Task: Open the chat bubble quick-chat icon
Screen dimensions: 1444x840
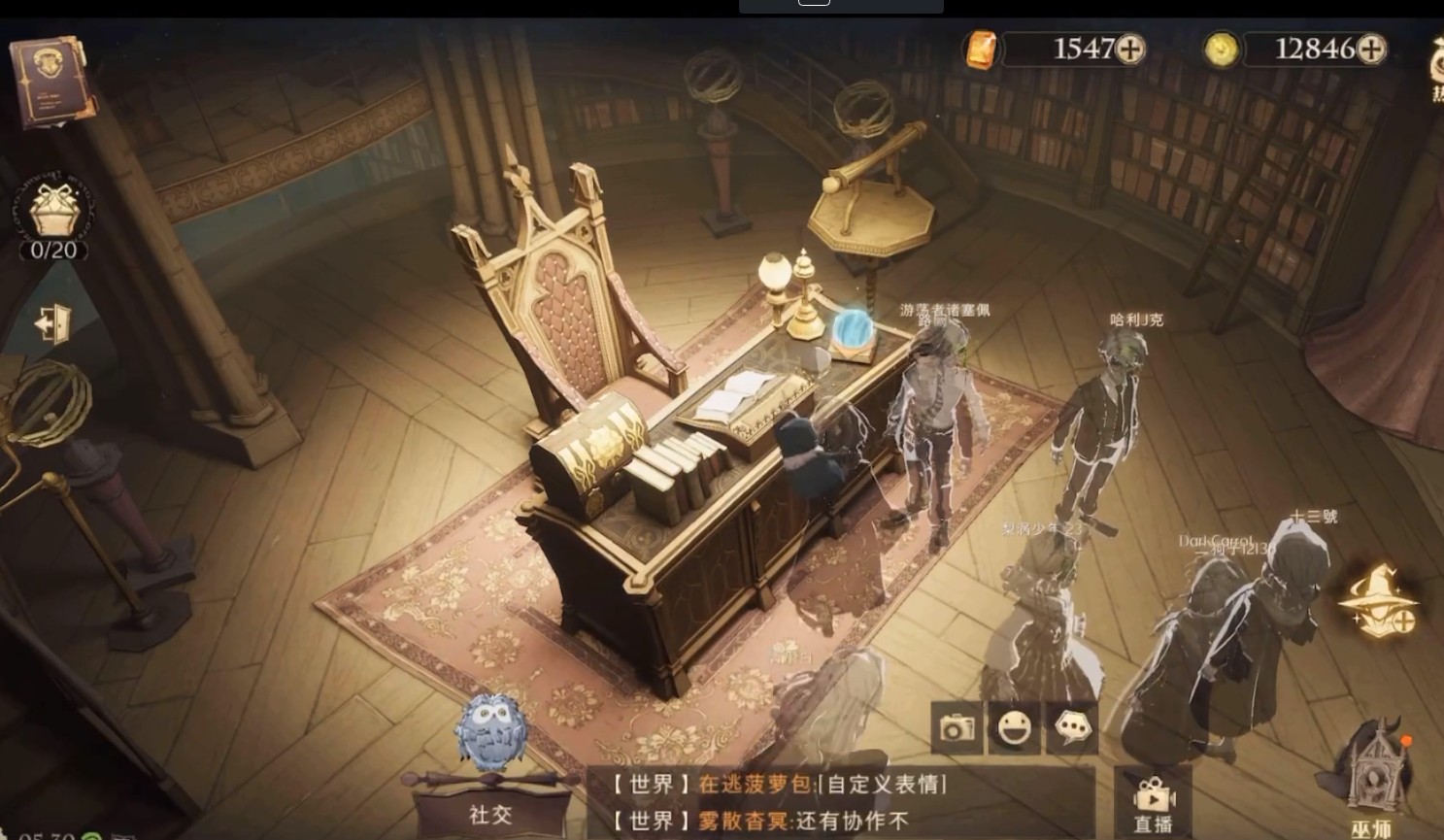Action: (1071, 729)
